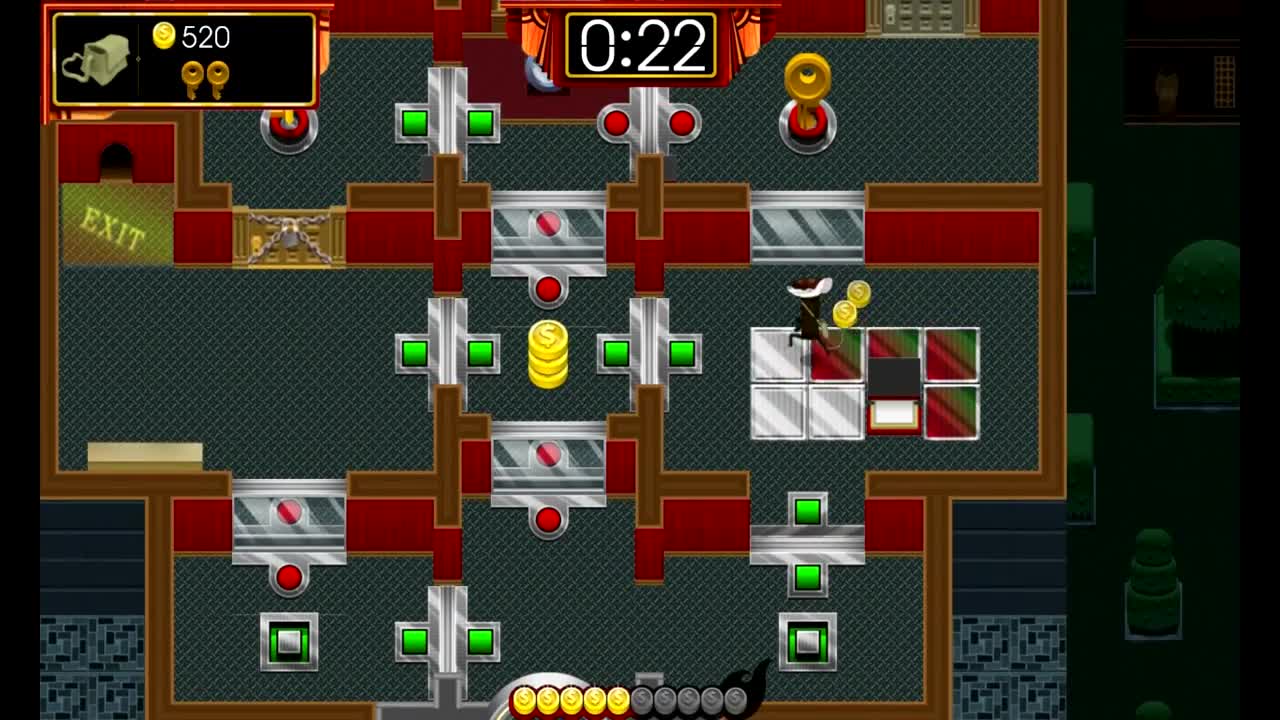Screen dimensions: 1280x720
Task: Click the coin icon next to 520
Action: coord(164,36)
